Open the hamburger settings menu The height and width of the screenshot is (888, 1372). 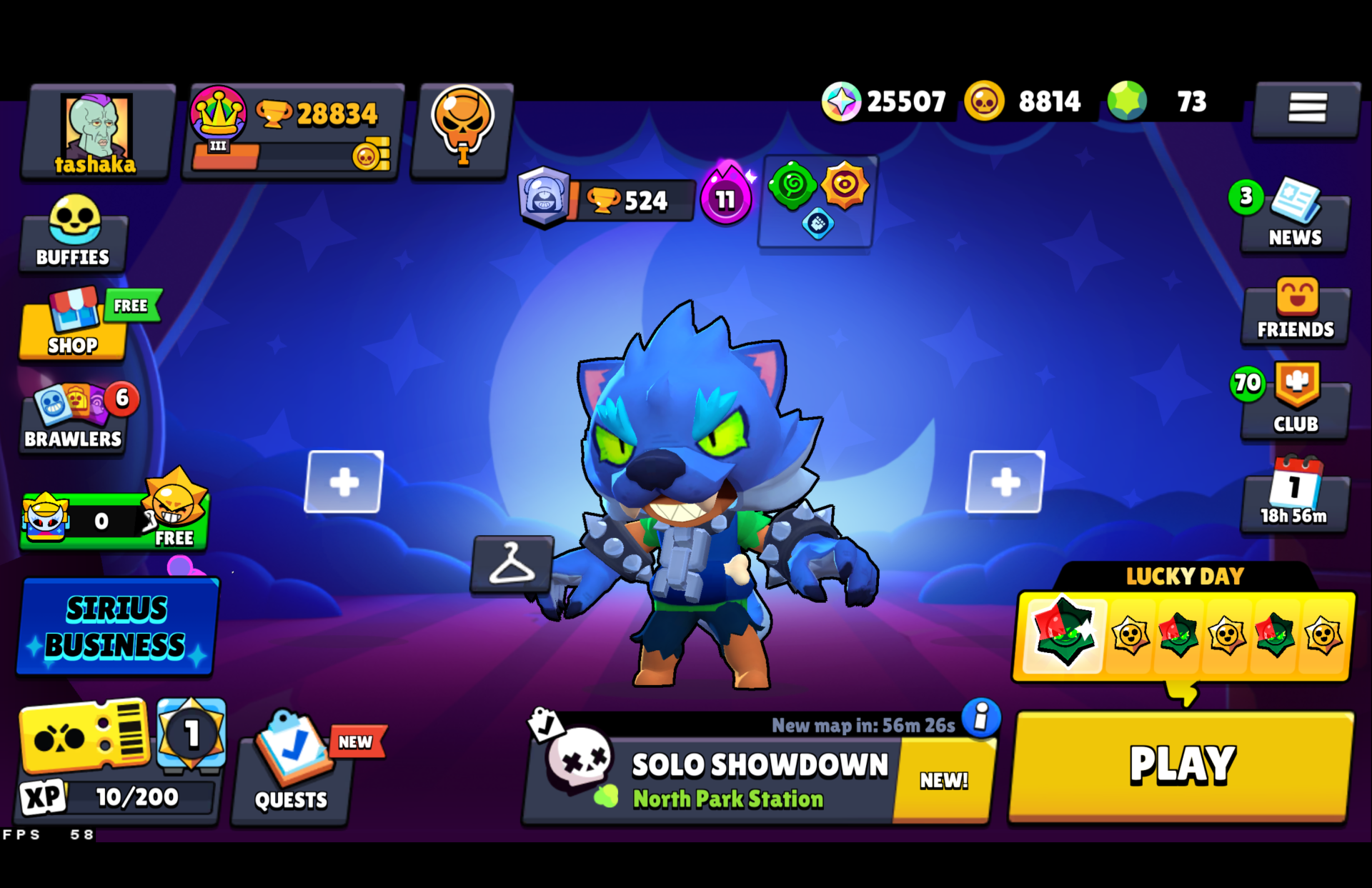(x=1307, y=107)
